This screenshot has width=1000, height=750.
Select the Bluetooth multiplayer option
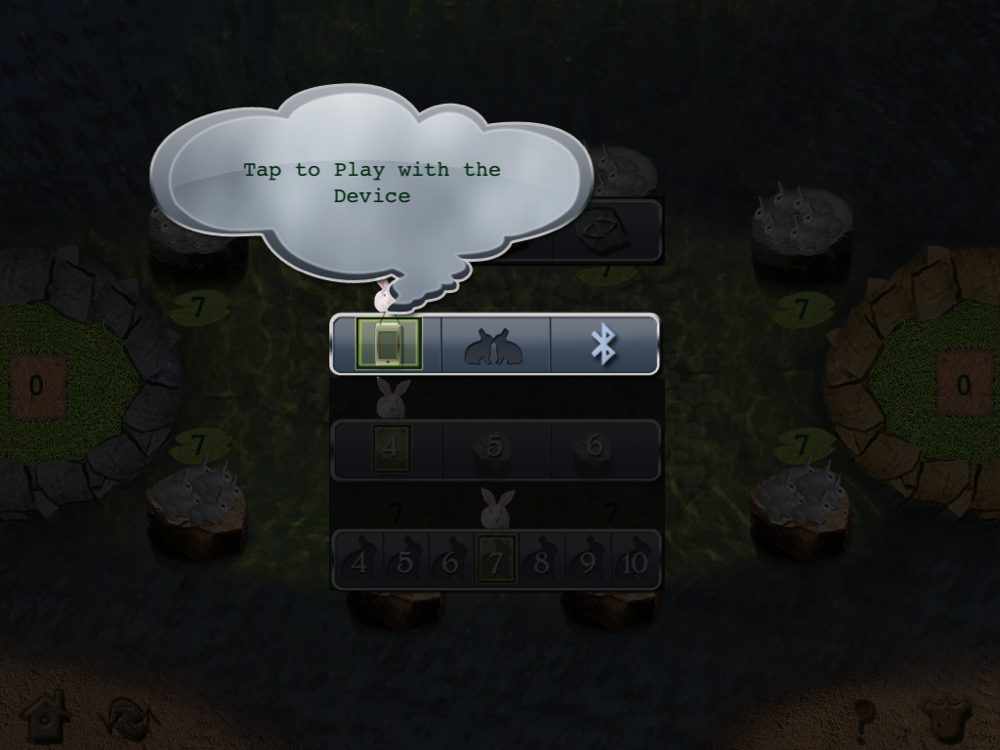603,345
